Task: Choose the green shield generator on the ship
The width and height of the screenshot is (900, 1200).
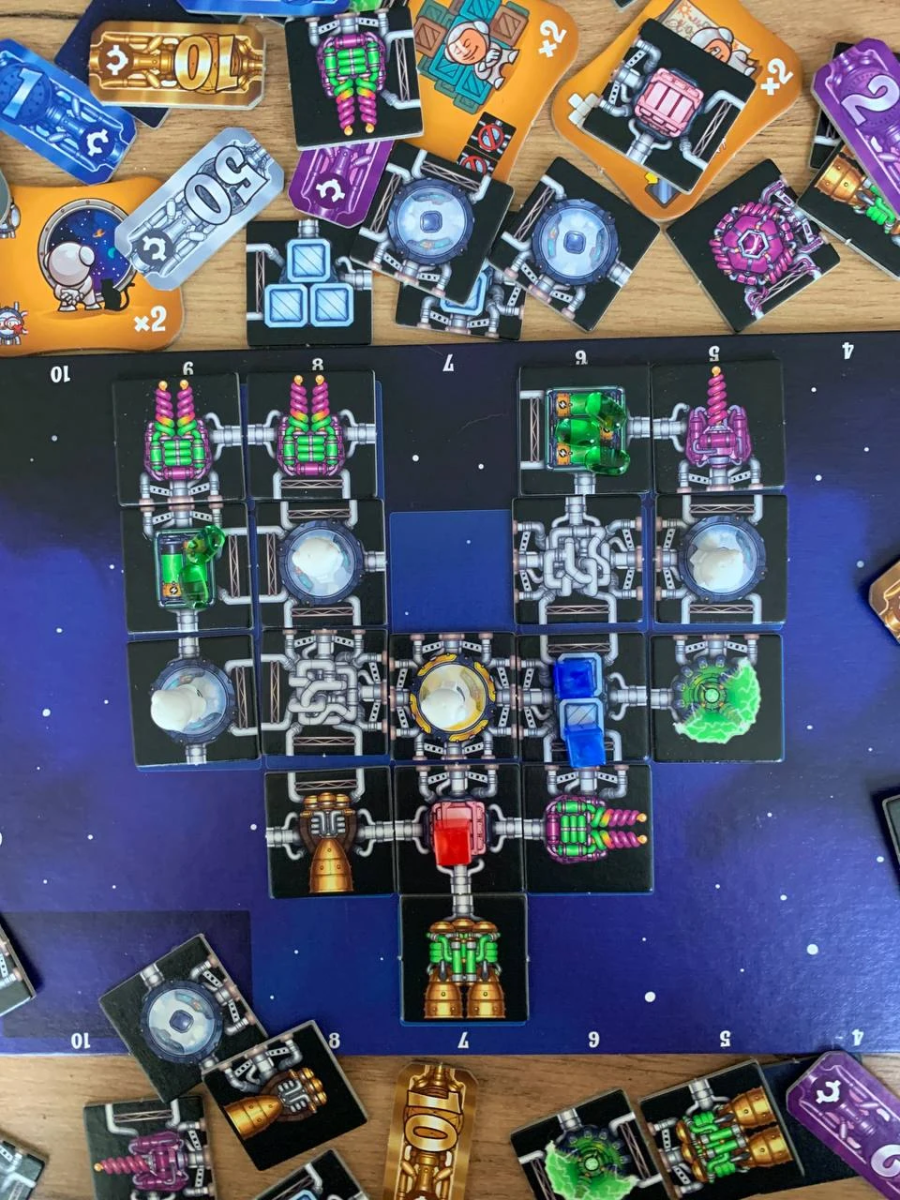Action: pos(718,697)
